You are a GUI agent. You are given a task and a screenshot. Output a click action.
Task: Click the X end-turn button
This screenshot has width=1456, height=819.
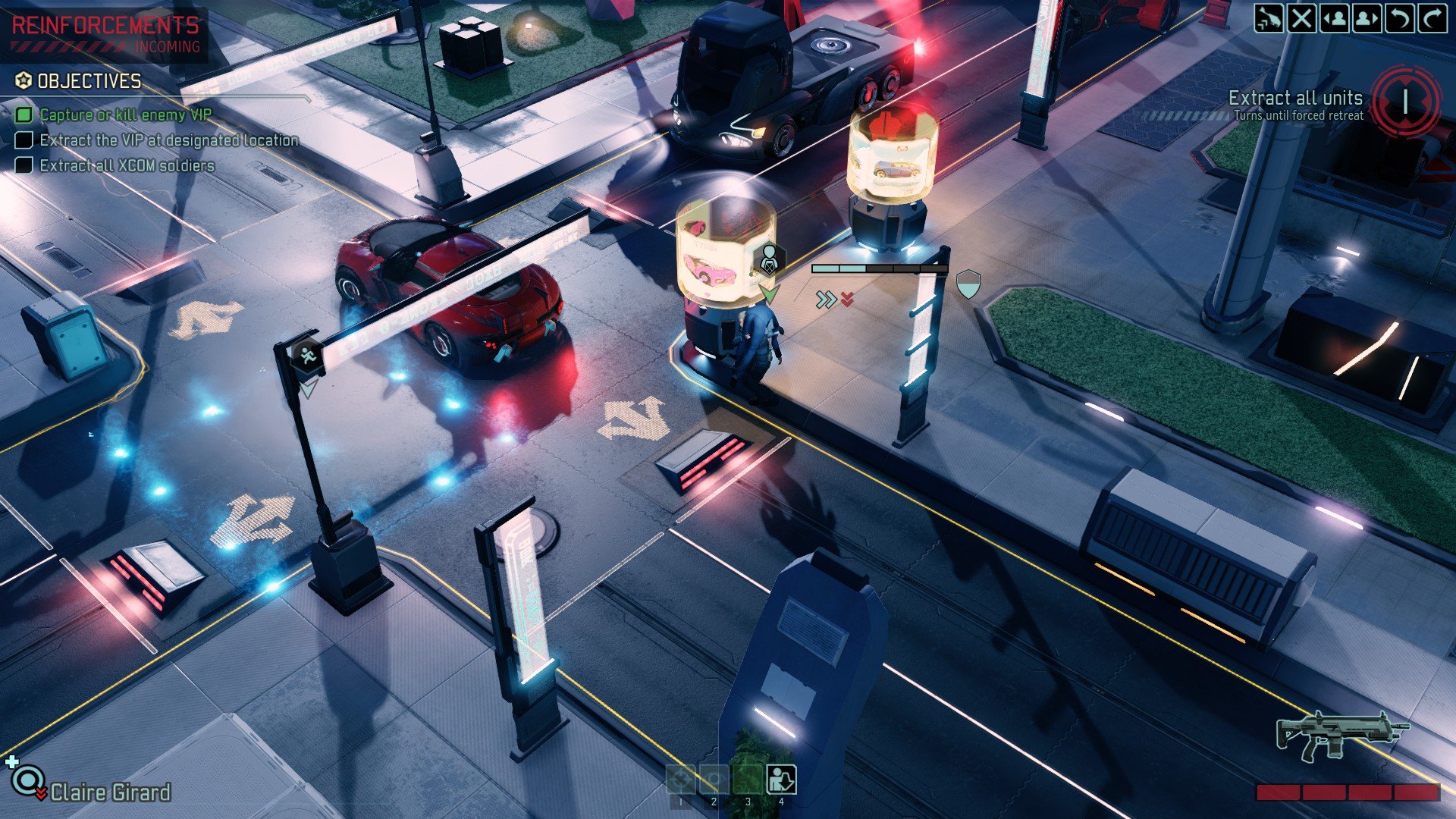pos(1301,17)
